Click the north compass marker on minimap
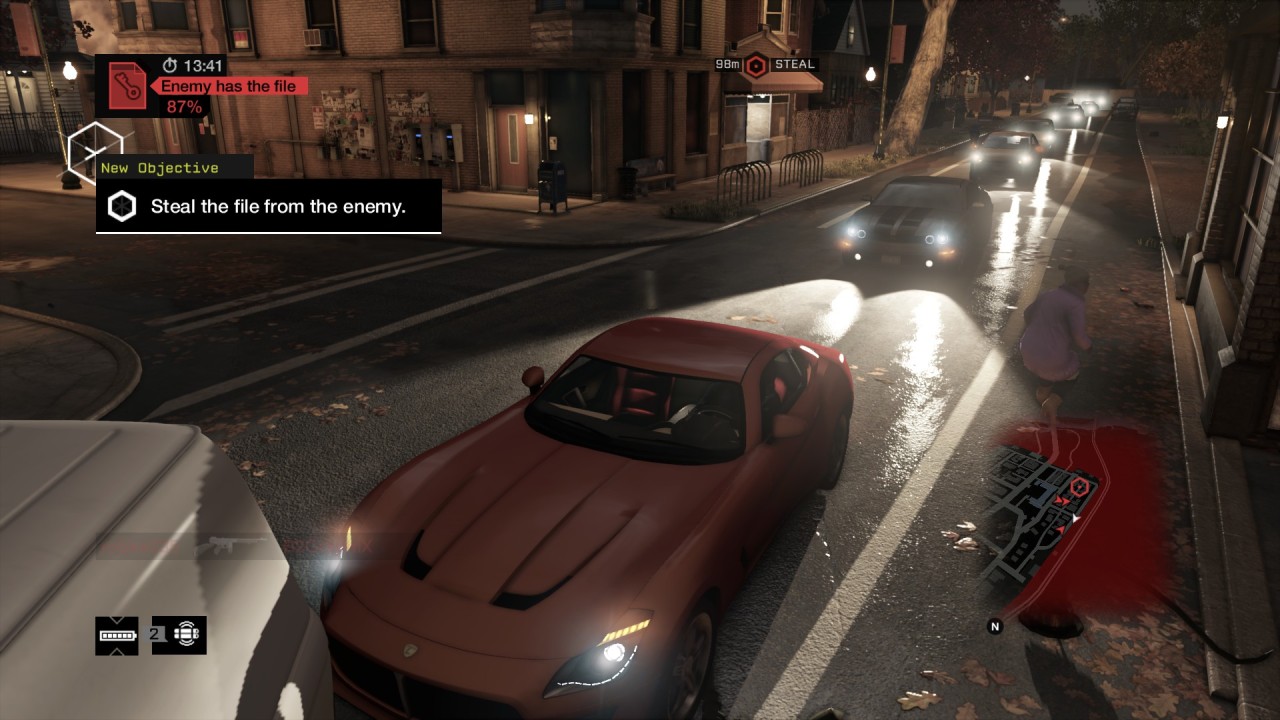Screen dimensions: 1280x720 (x=995, y=626)
